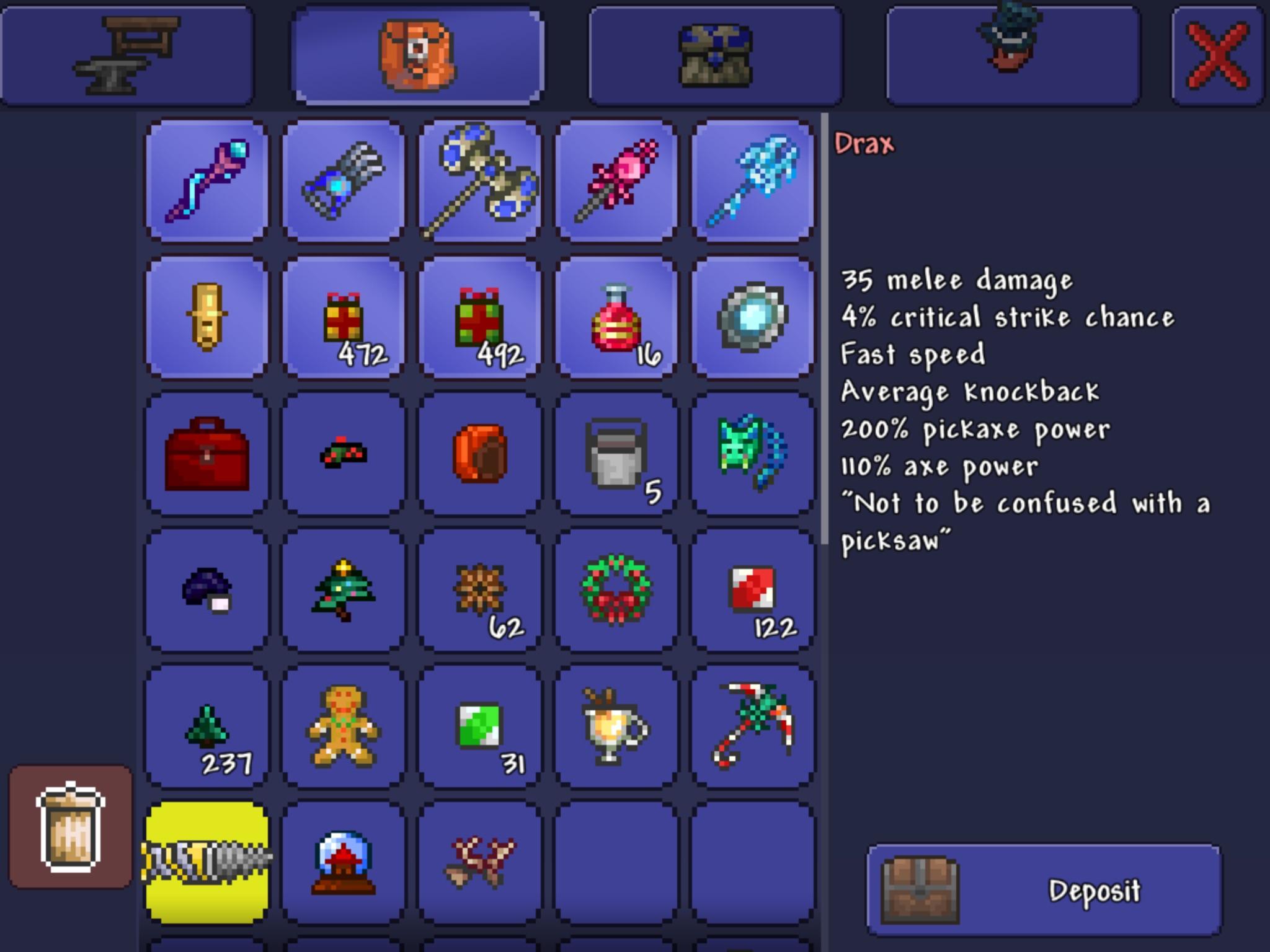Viewport: 1270px width, 952px height.
Task: Select the Christmas tree decoration
Action: click(343, 589)
